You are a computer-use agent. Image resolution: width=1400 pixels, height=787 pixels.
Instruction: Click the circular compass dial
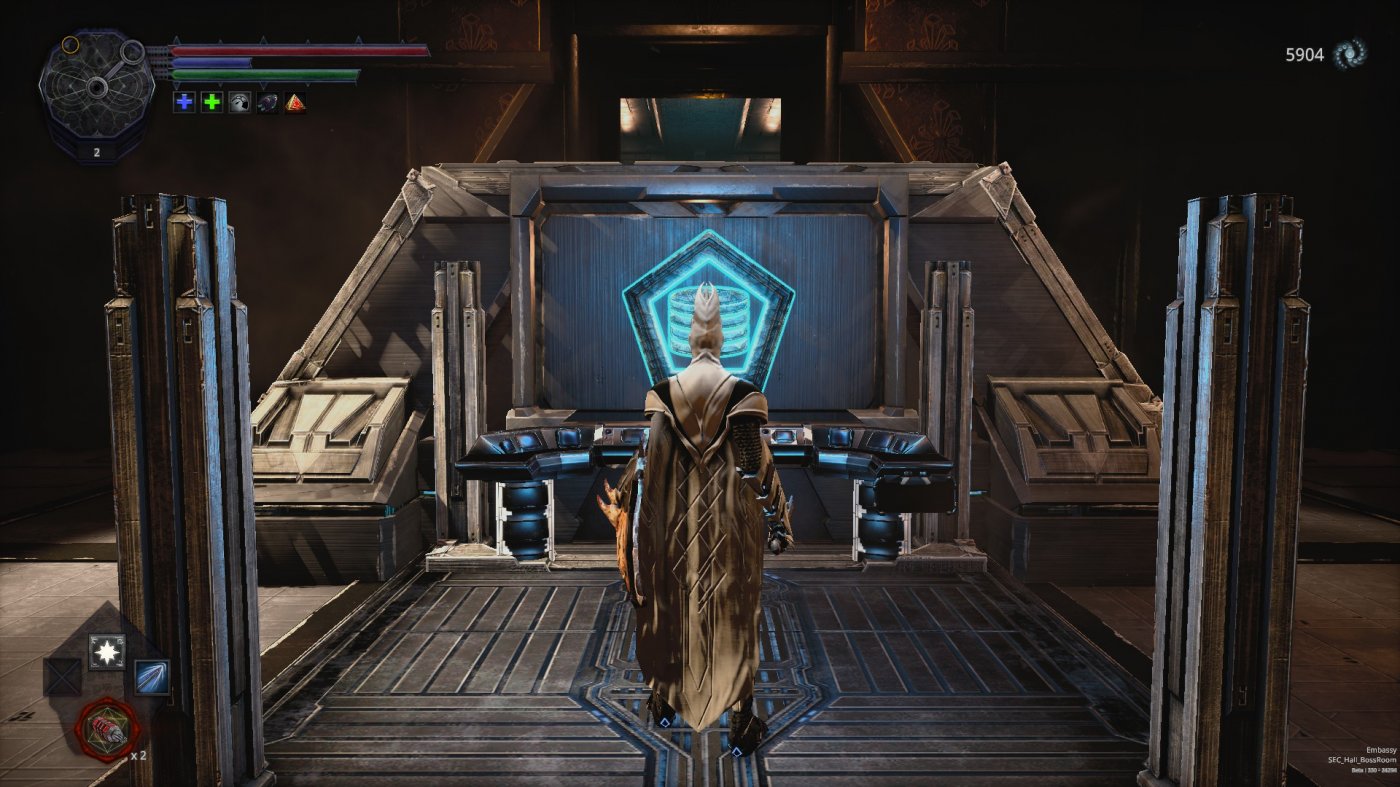[x=96, y=87]
